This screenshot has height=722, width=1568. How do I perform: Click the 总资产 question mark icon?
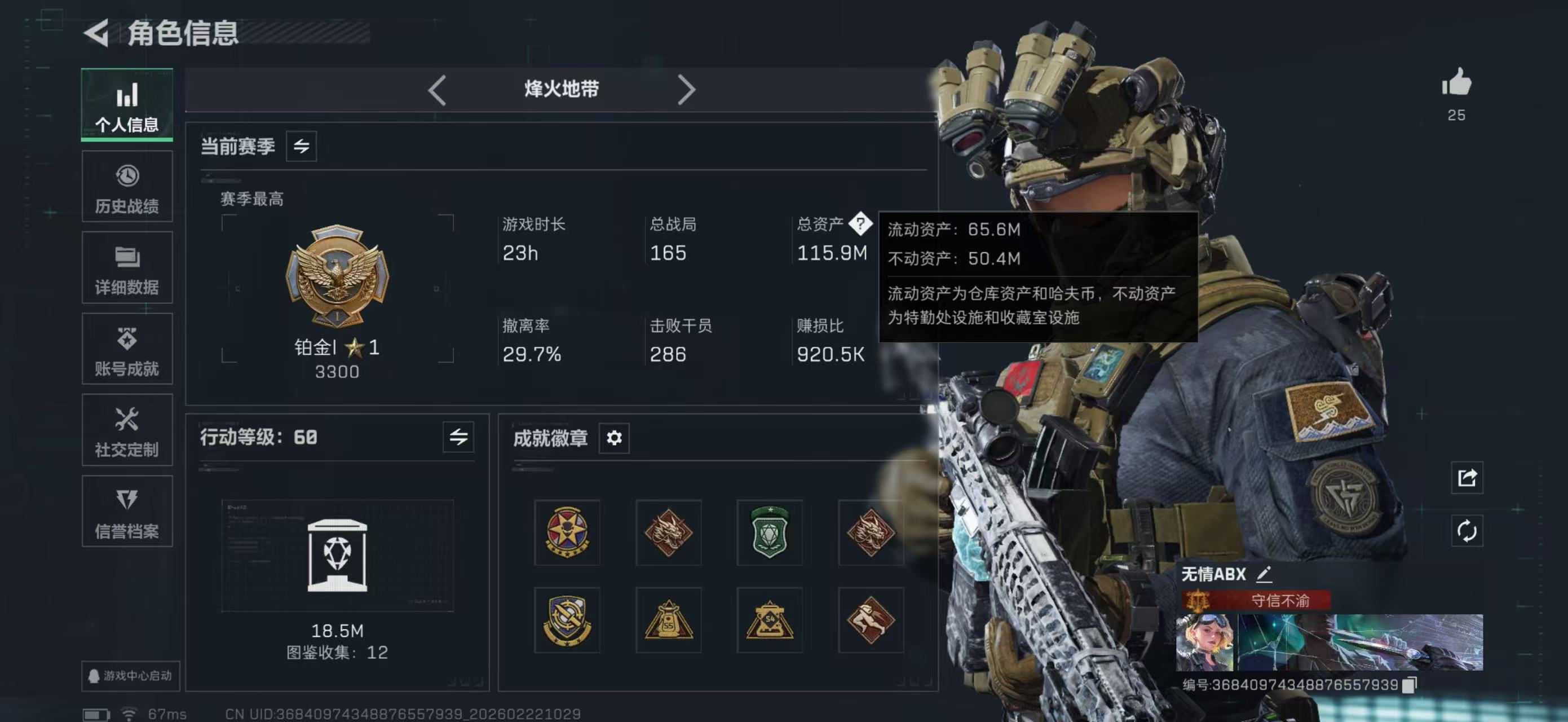[862, 224]
